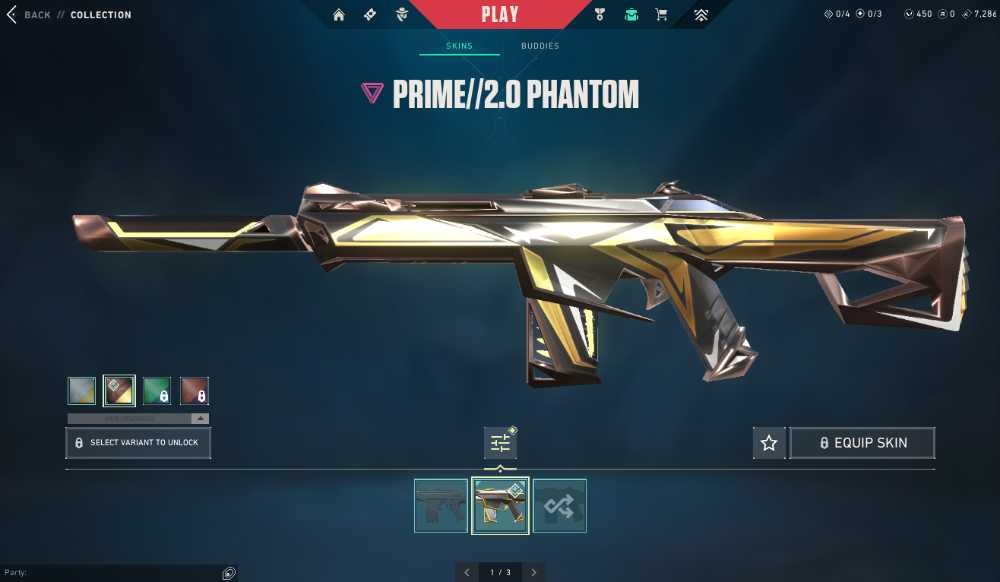
Task: Click the Equip Skin button
Action: click(862, 442)
